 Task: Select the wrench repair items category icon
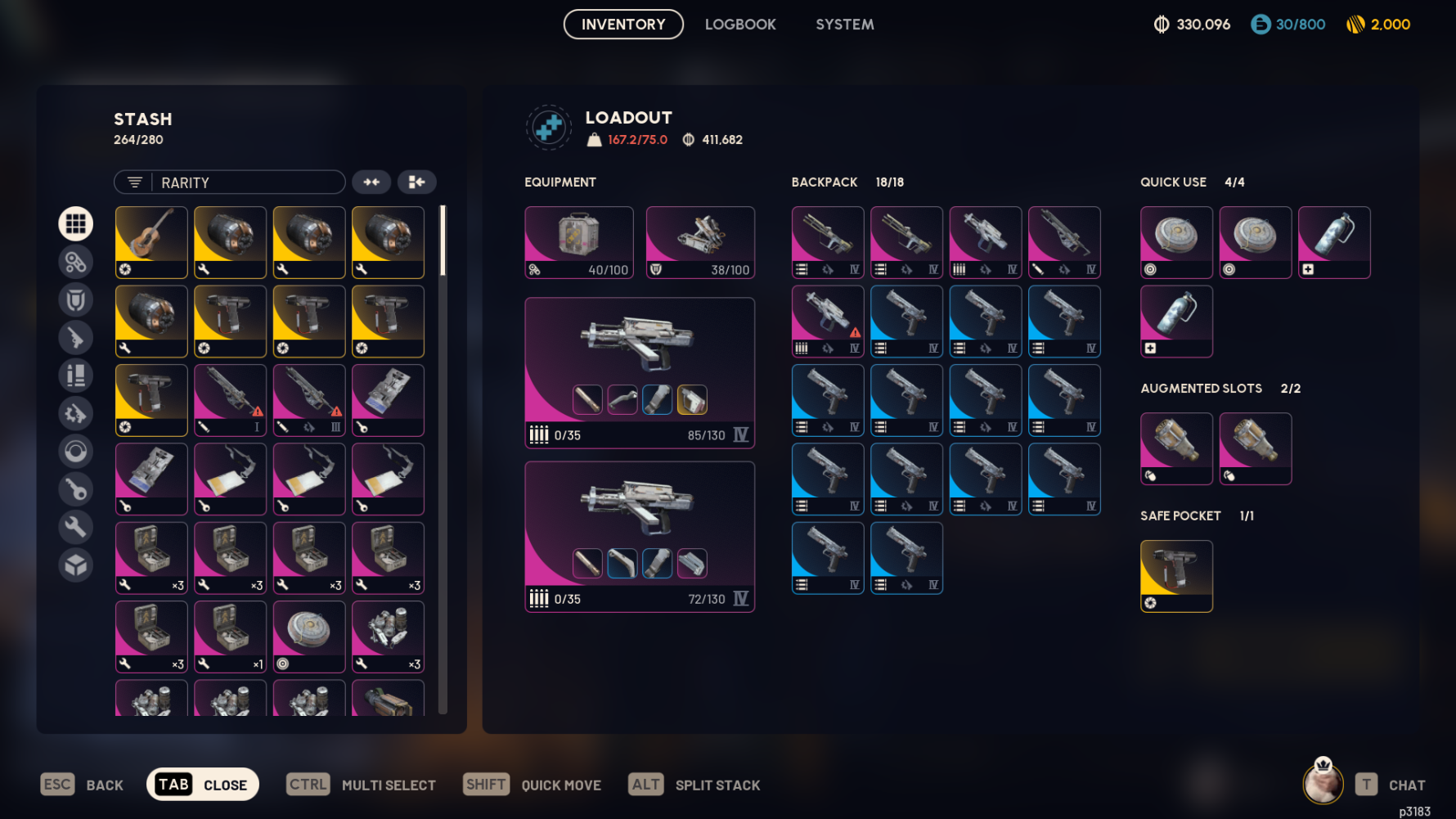click(x=75, y=527)
